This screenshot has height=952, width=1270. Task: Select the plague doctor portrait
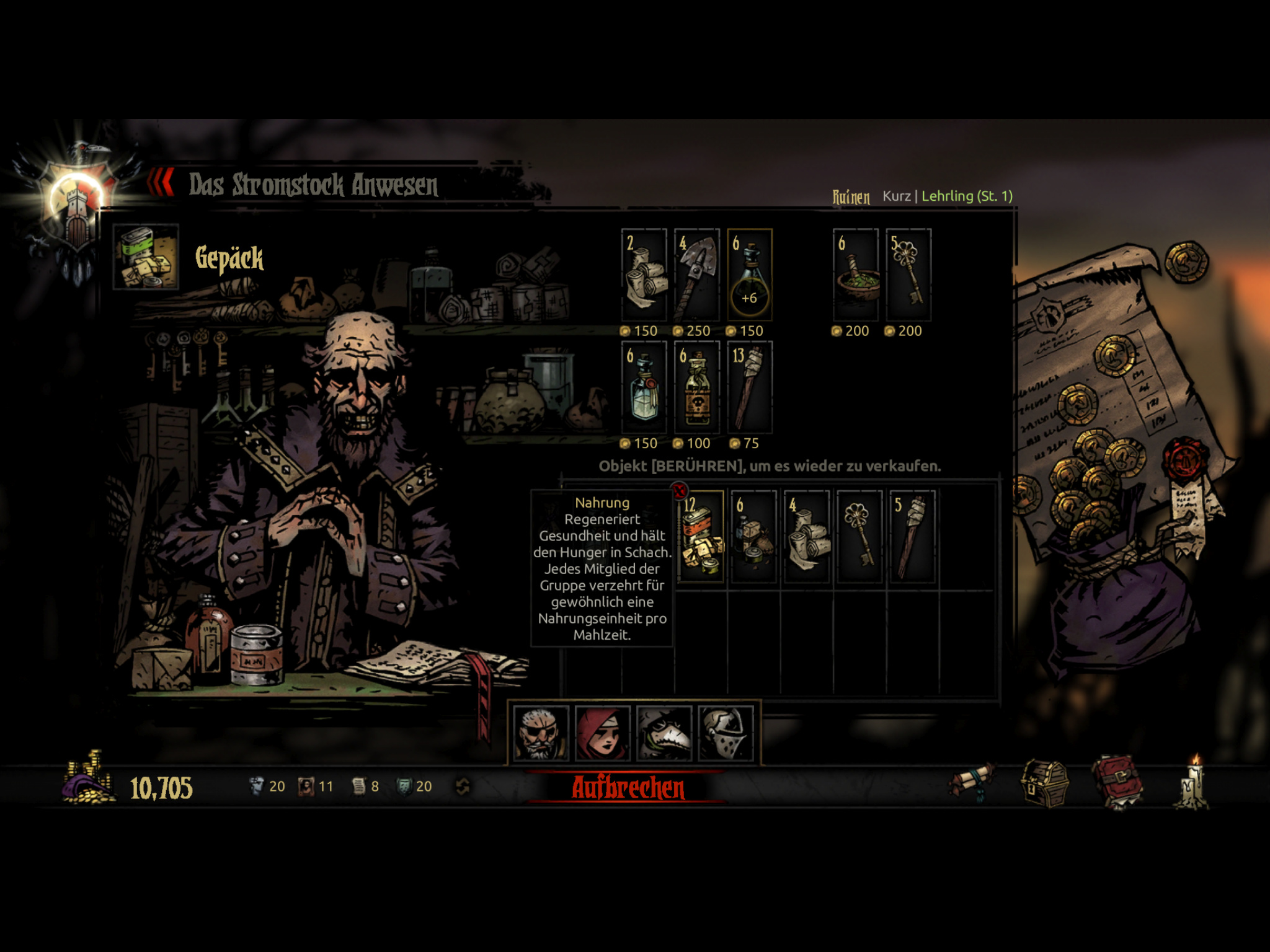tap(664, 733)
